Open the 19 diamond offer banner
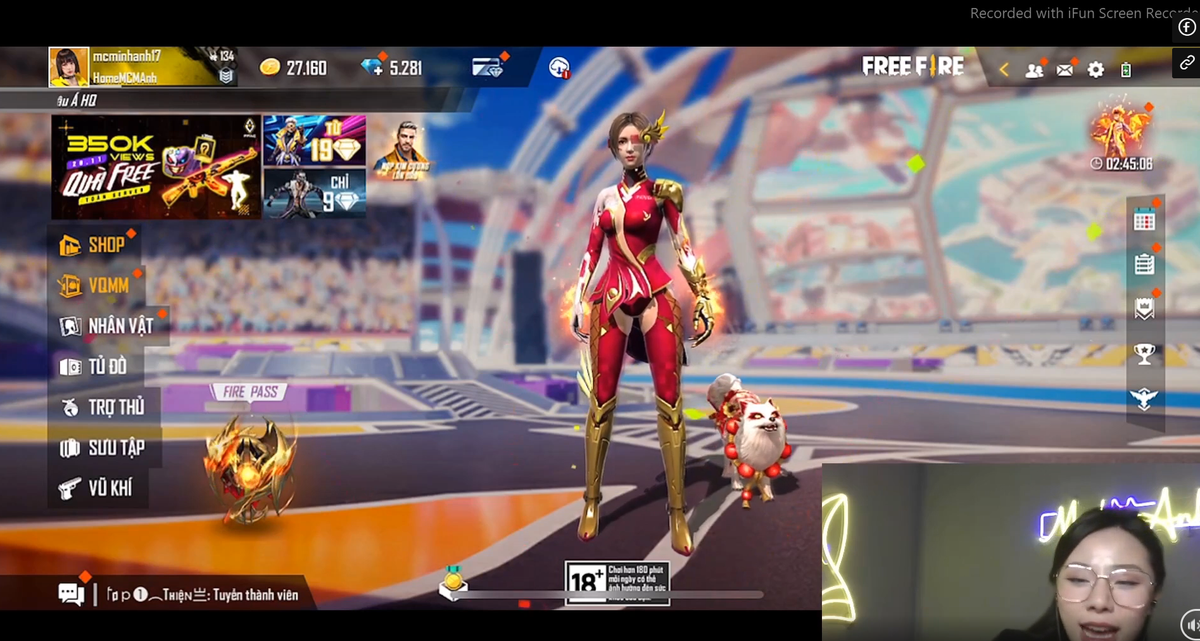This screenshot has height=641, width=1200. click(314, 139)
